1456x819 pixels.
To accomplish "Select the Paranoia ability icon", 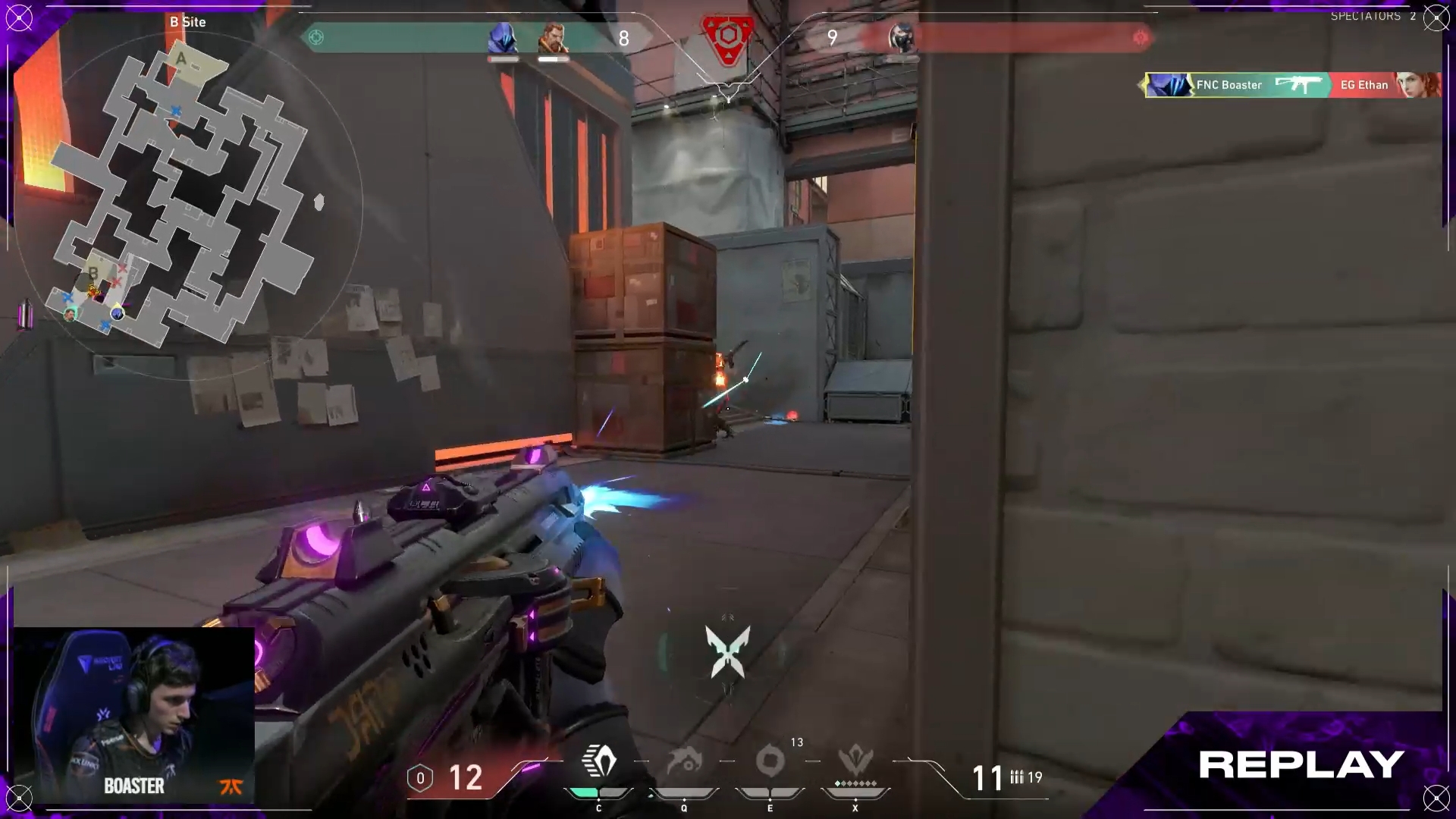I will 684,761.
